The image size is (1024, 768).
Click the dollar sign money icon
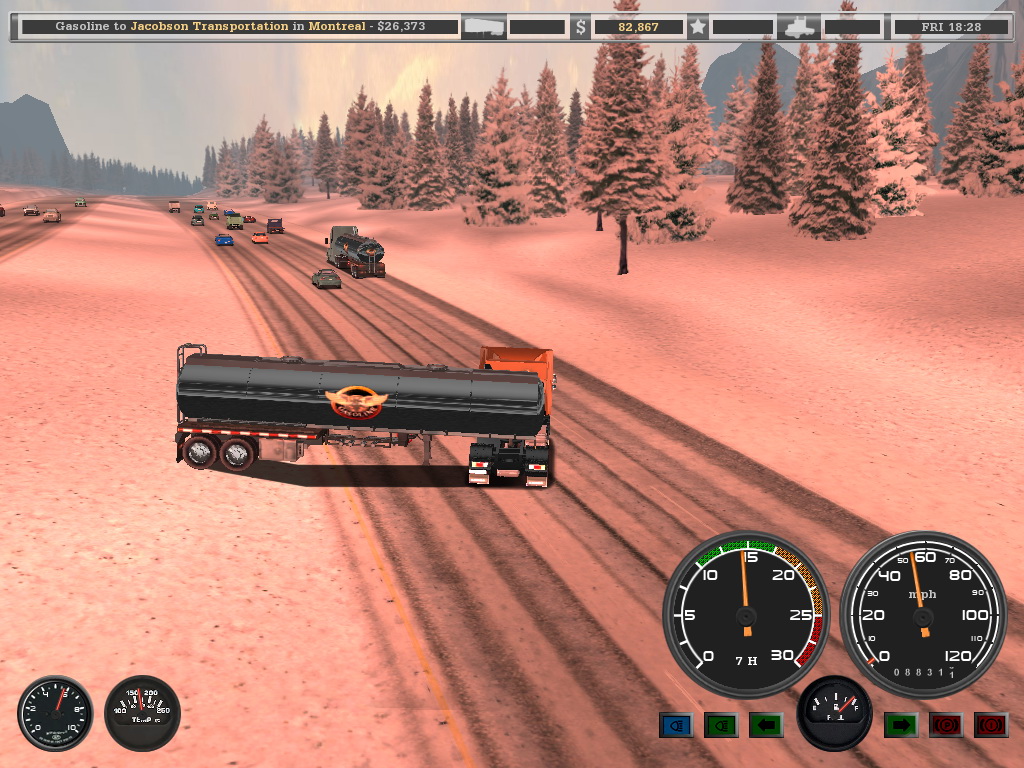(581, 27)
